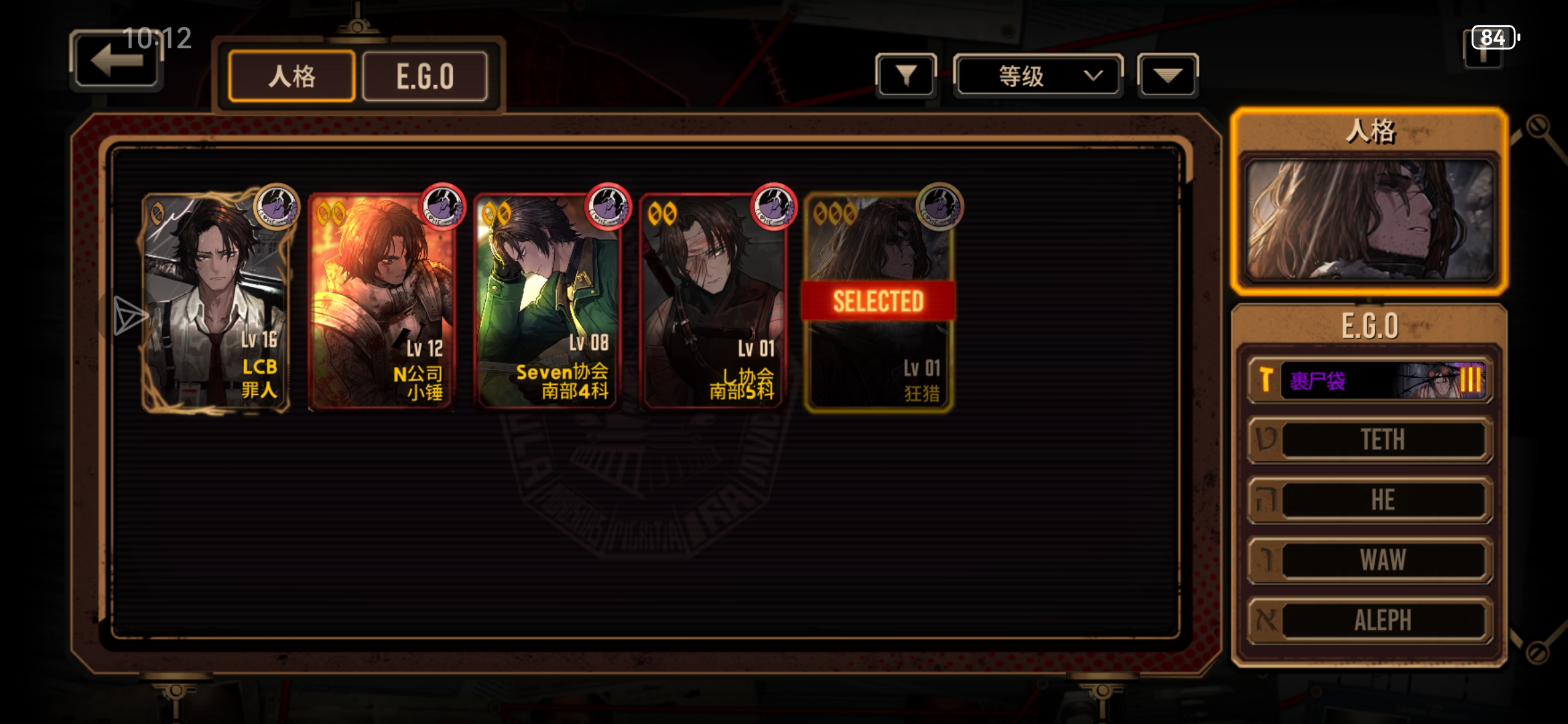
Task: Switch to the 人格 tab
Action: pos(291,76)
